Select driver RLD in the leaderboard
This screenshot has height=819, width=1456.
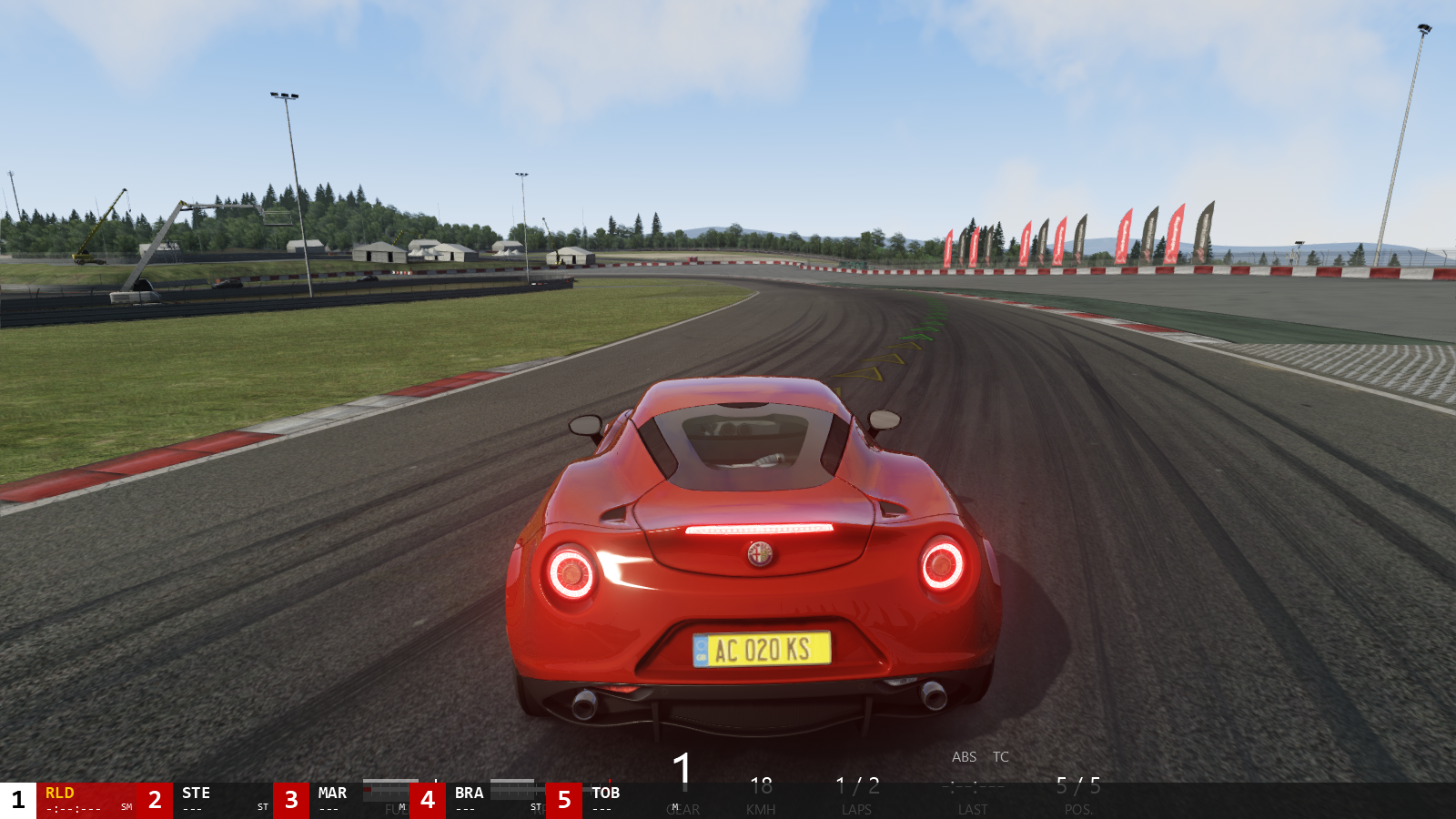click(60, 794)
